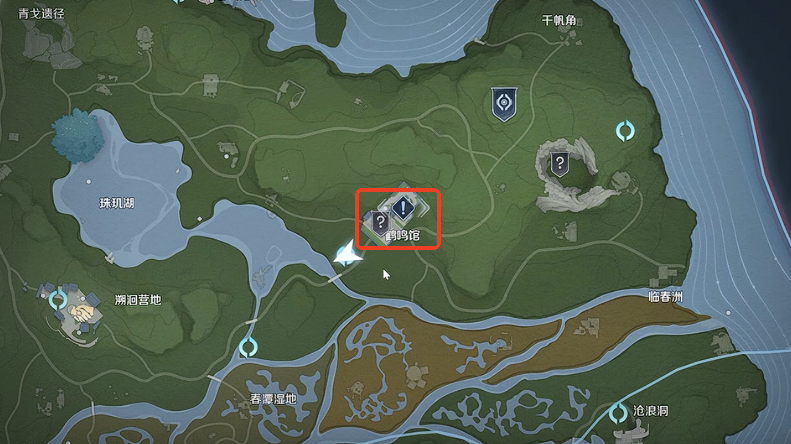This screenshot has height=444, width=791.
Task: Select the dark blue eye-emblem shield marker
Action: pos(504,104)
